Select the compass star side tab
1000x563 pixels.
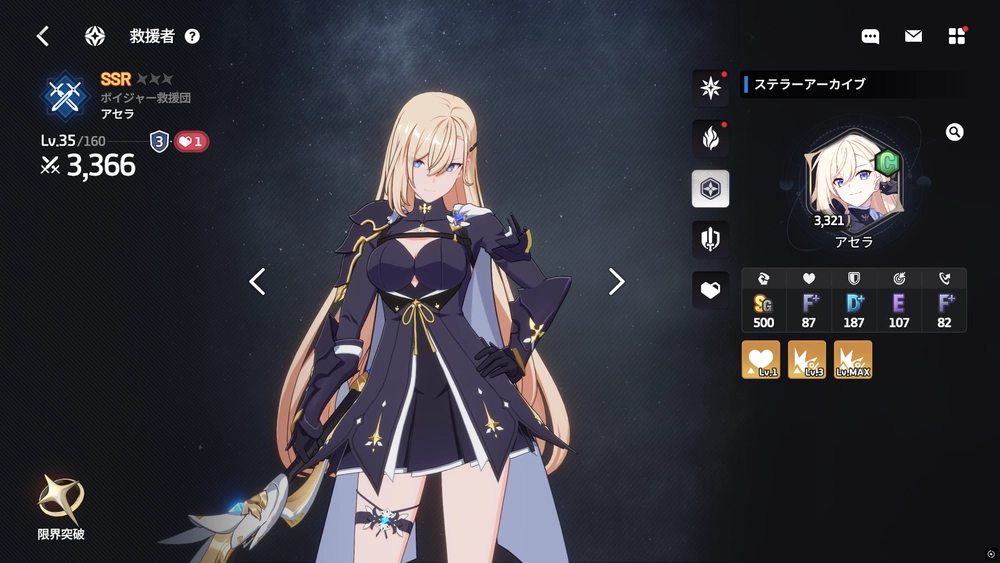tap(711, 88)
